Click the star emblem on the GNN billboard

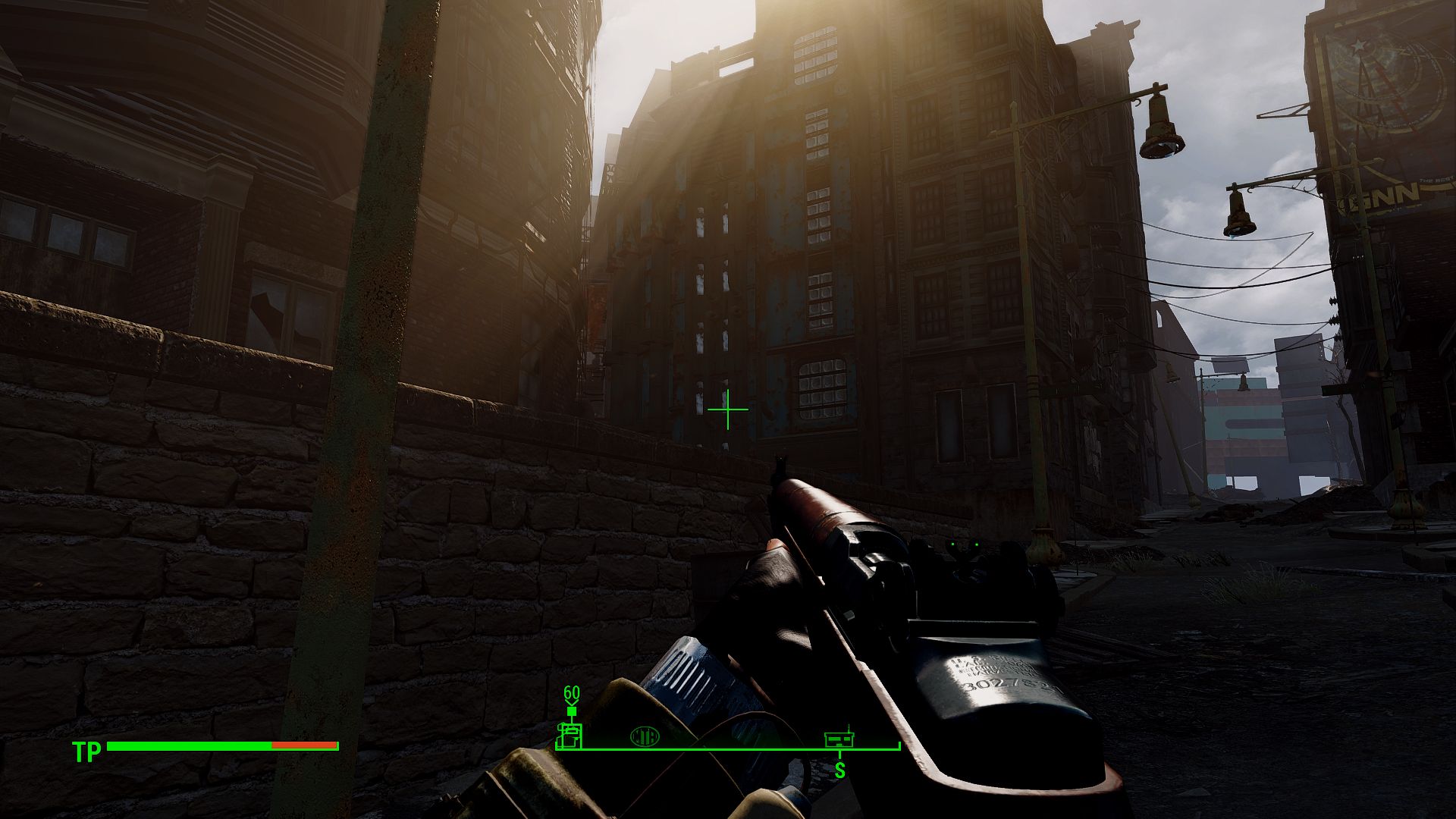pyautogui.click(x=1359, y=45)
